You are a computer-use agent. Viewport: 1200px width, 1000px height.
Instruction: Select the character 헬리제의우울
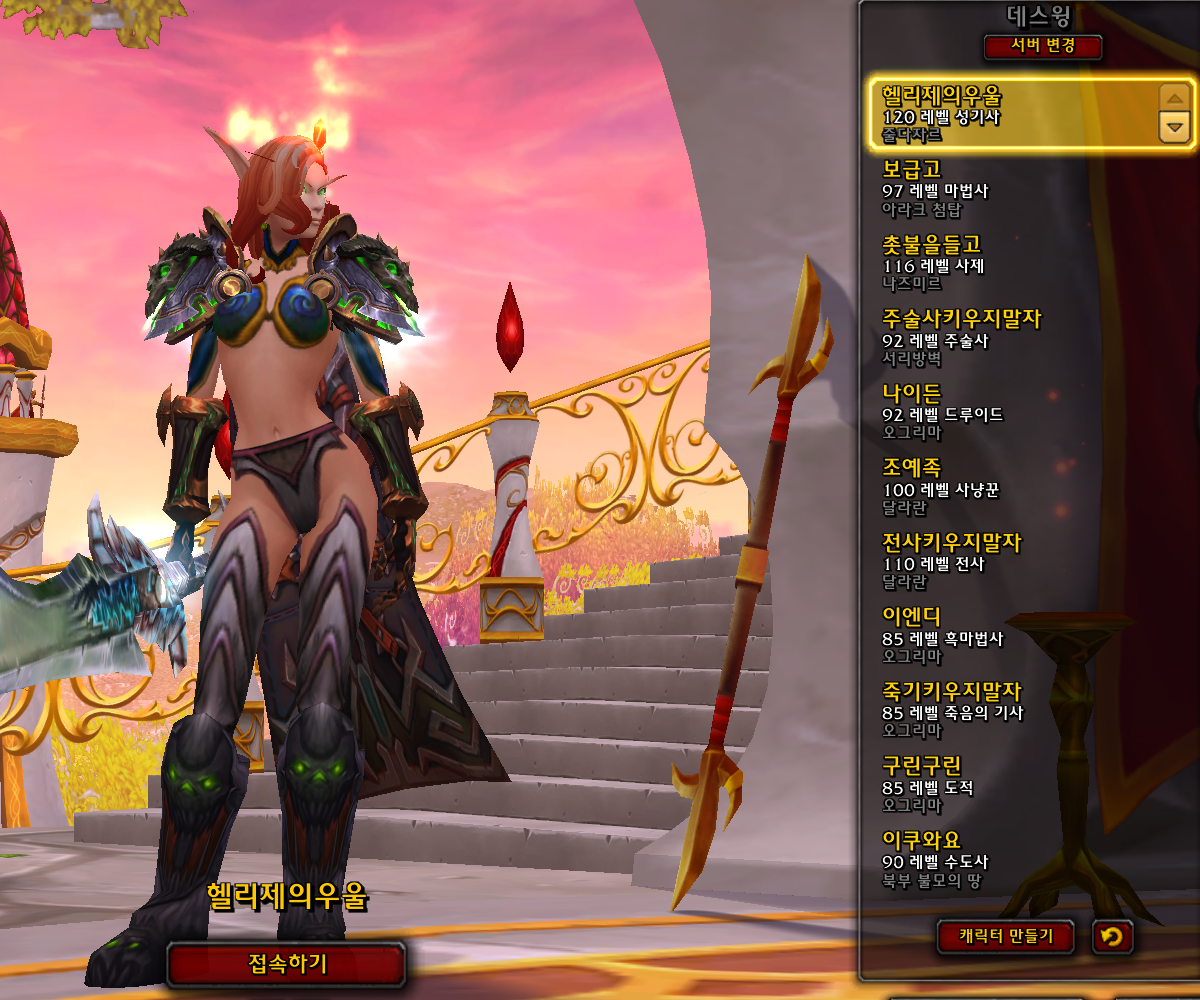(1010, 114)
